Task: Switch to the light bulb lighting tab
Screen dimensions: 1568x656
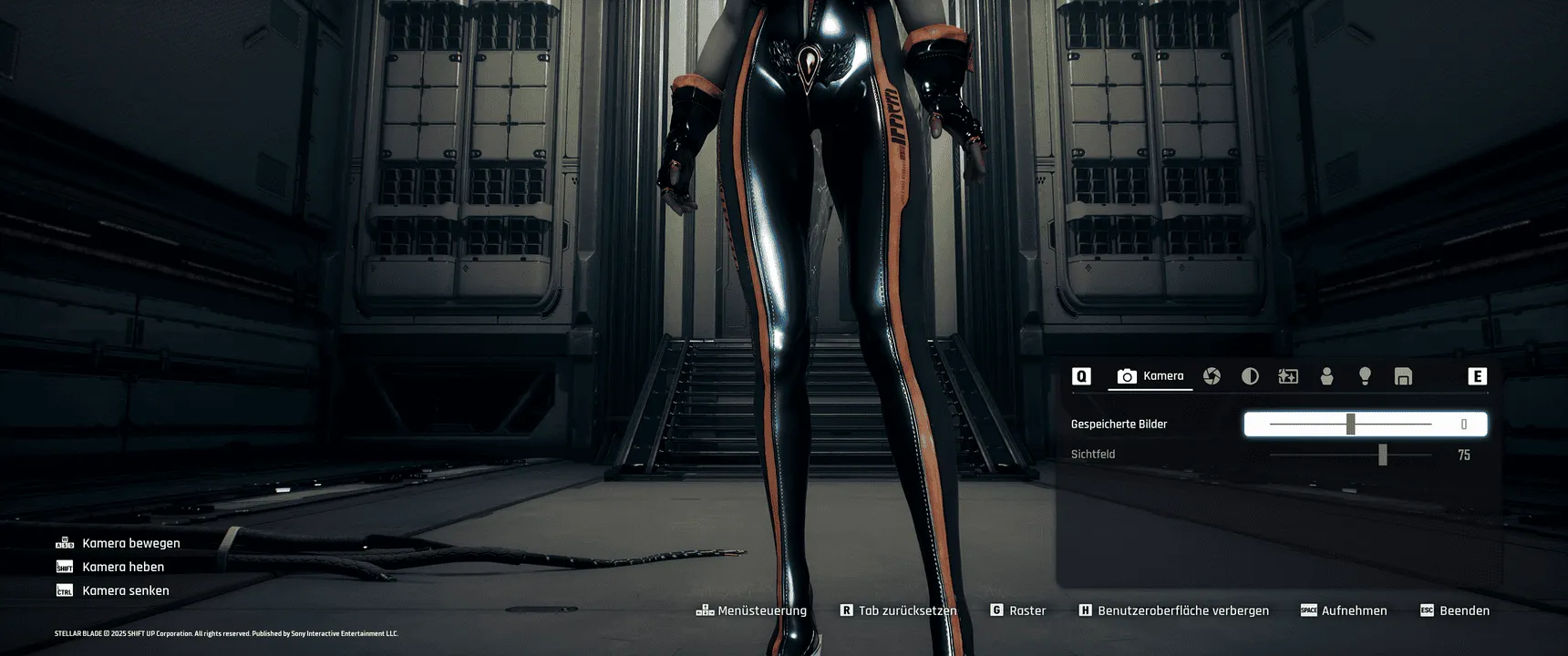Action: 1365,376
